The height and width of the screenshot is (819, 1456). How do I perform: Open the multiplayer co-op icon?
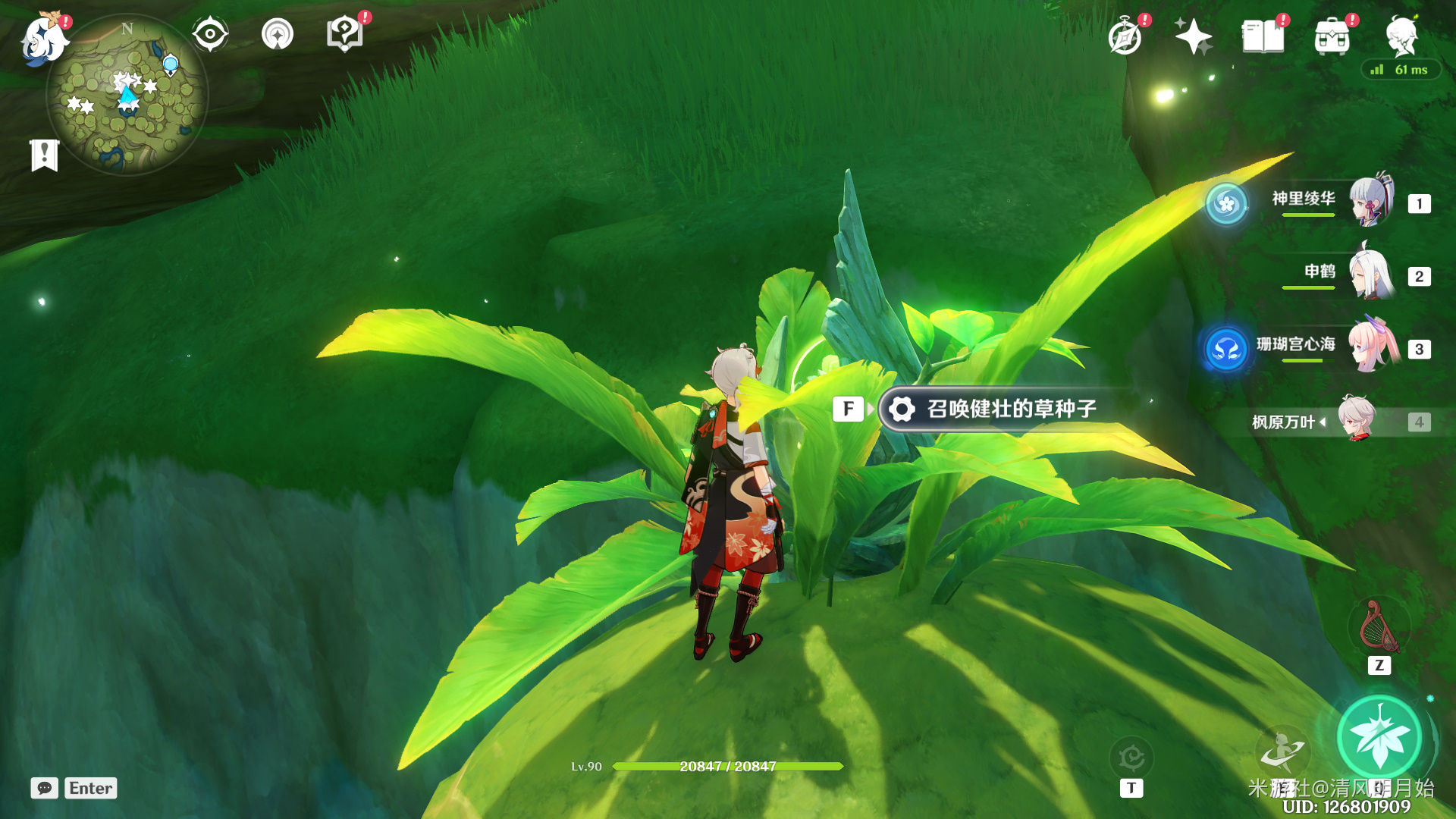point(277,34)
